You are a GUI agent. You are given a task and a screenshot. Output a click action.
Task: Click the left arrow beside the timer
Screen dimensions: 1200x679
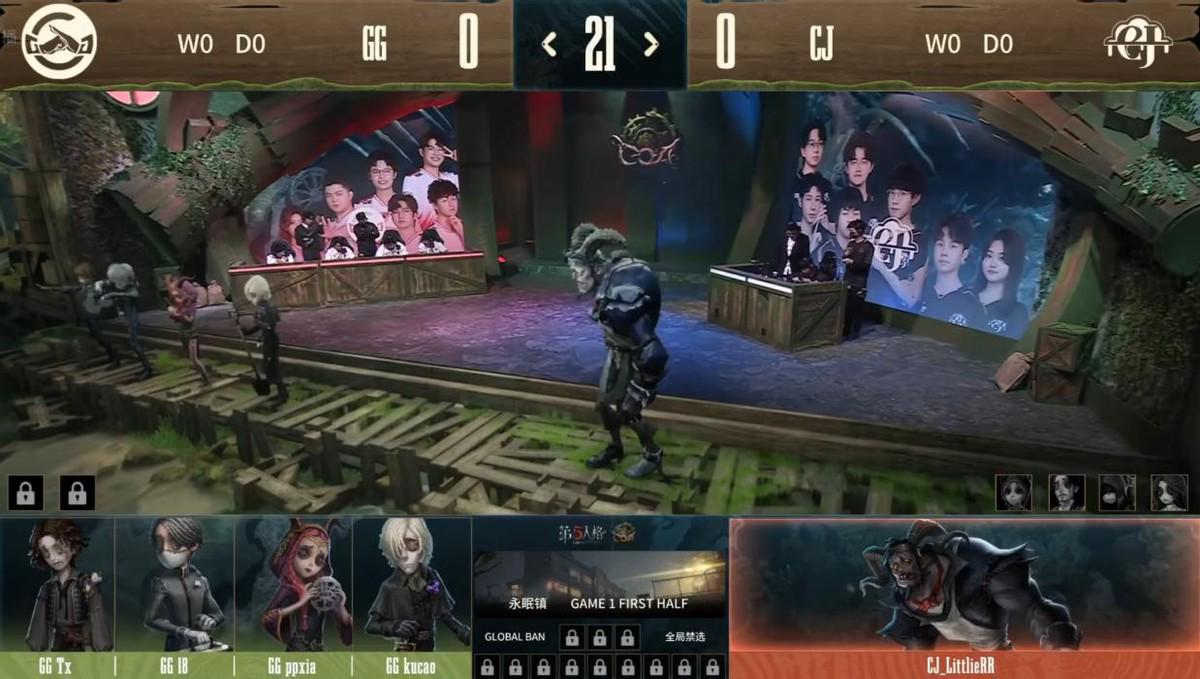(549, 44)
